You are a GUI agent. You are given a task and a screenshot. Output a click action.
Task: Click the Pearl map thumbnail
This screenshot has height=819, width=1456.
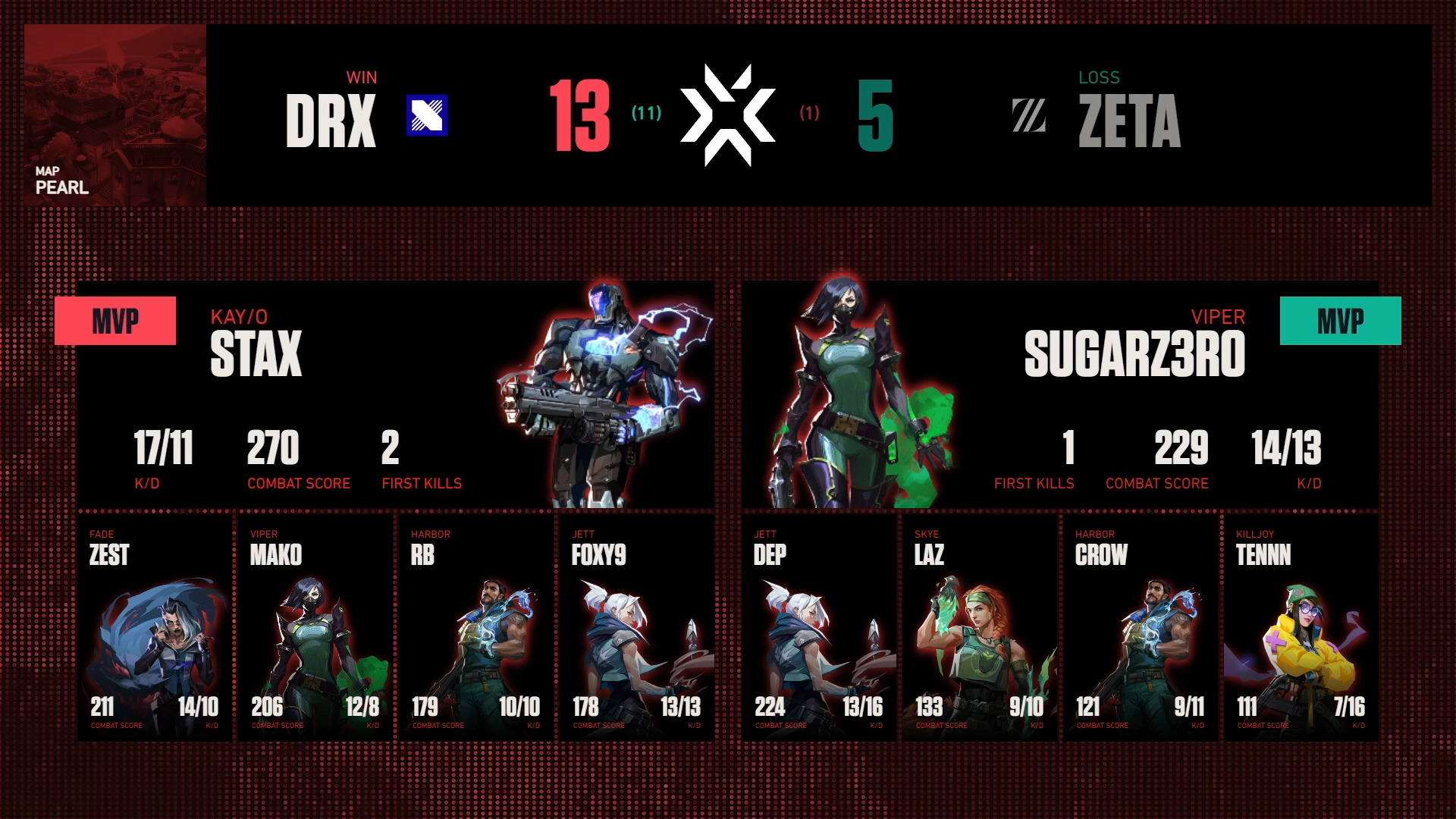[115, 115]
